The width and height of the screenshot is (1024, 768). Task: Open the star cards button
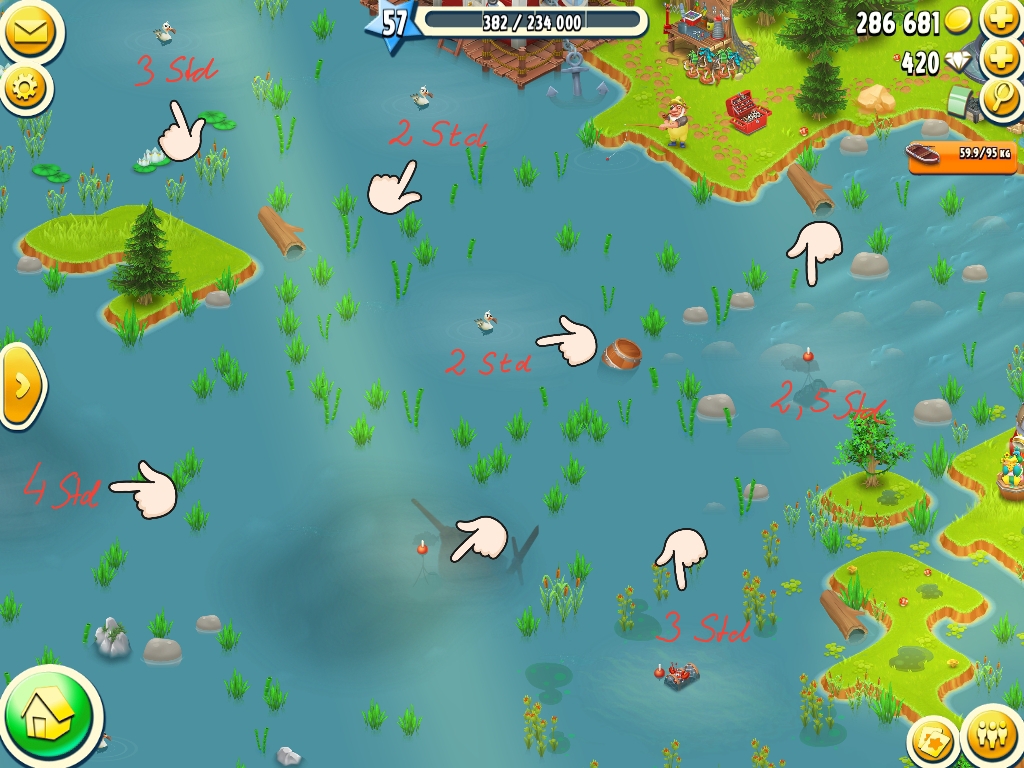pos(933,742)
